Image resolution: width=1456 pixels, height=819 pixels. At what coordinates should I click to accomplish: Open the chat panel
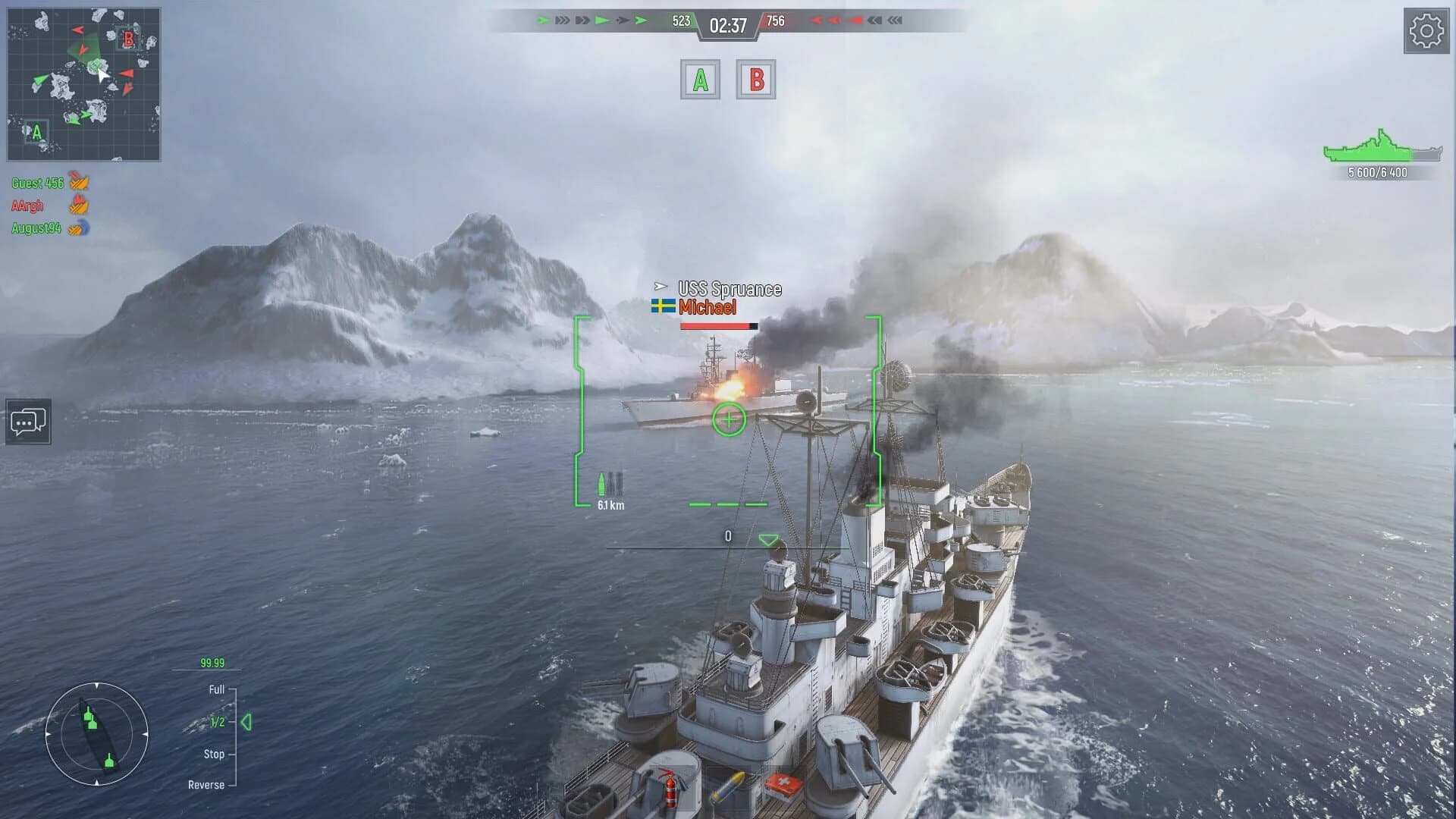28,422
